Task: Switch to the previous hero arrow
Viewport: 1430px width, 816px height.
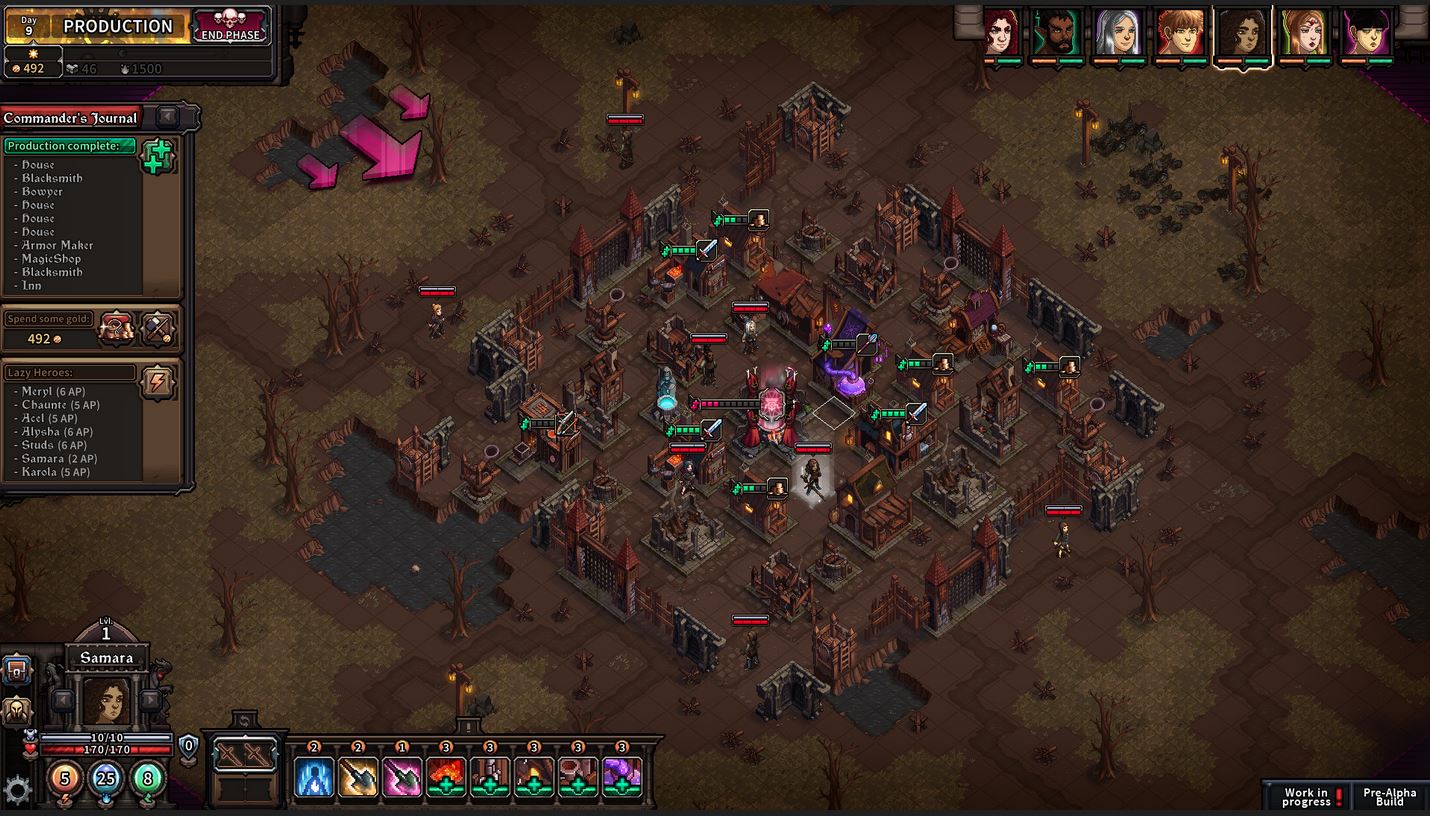Action: point(62,700)
